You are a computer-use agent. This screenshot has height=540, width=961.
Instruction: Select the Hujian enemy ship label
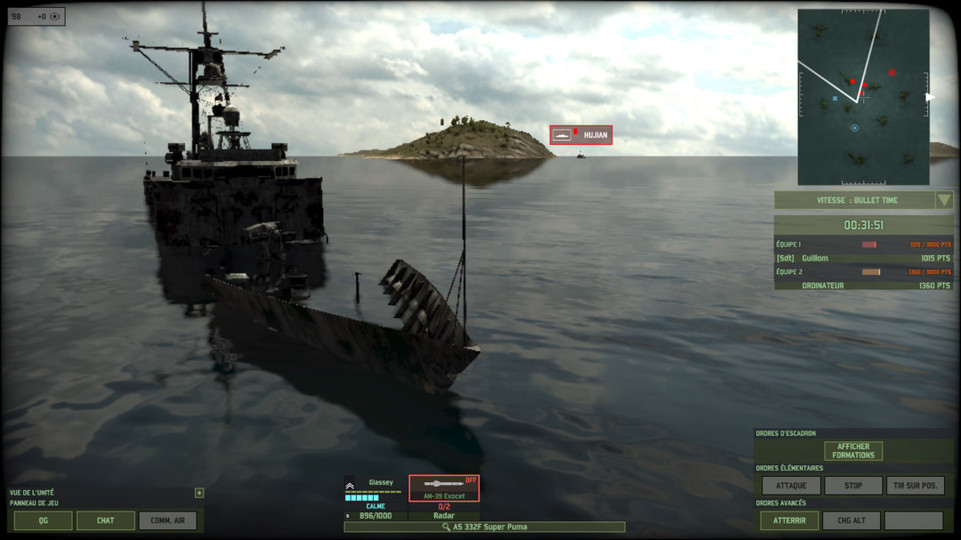tap(581, 135)
